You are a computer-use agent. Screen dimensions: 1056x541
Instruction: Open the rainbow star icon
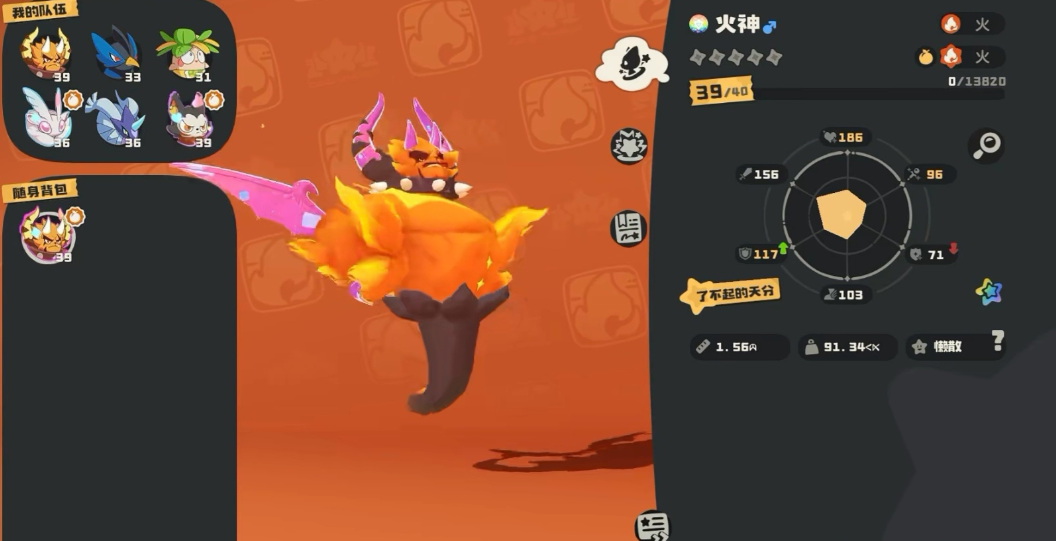[x=988, y=292]
